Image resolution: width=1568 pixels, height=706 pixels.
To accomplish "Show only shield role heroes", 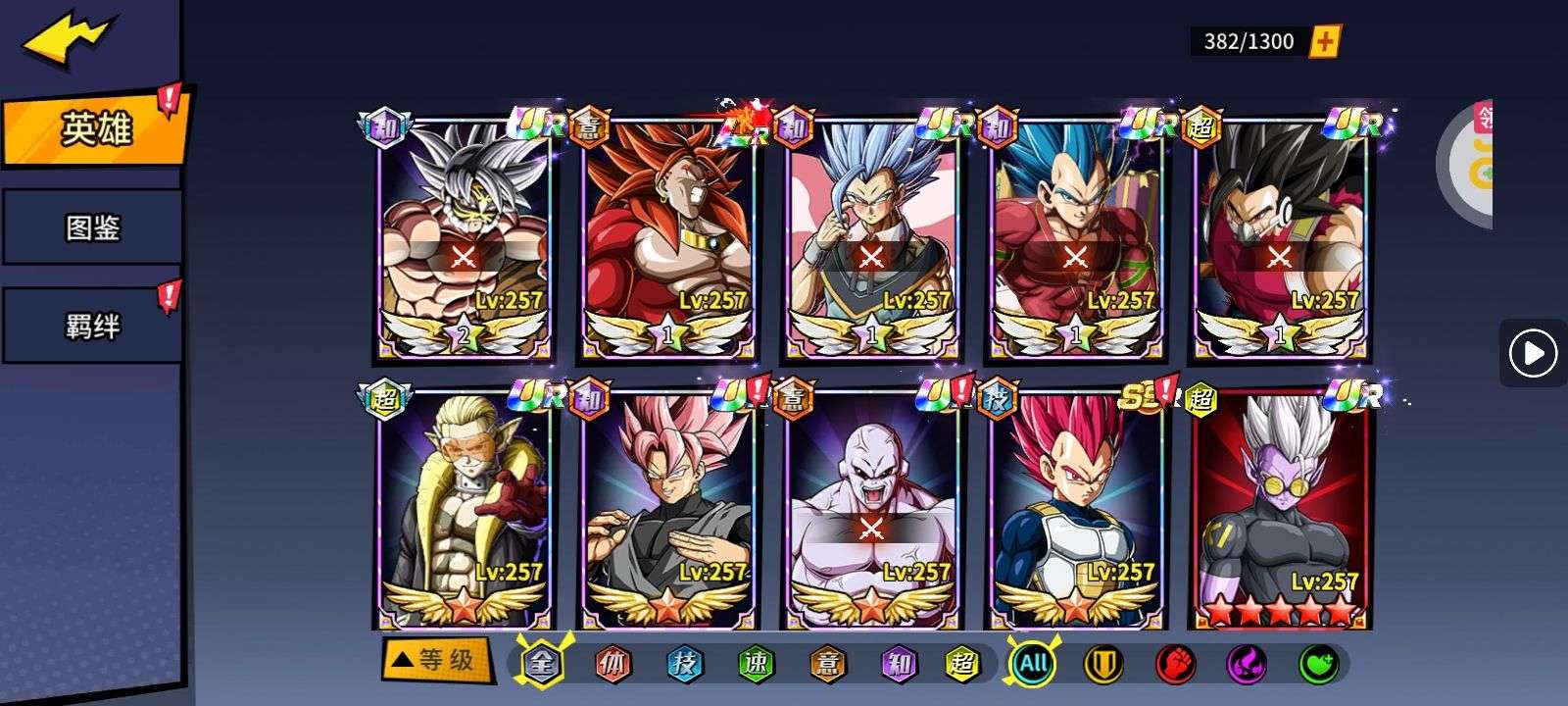I will (x=1102, y=664).
